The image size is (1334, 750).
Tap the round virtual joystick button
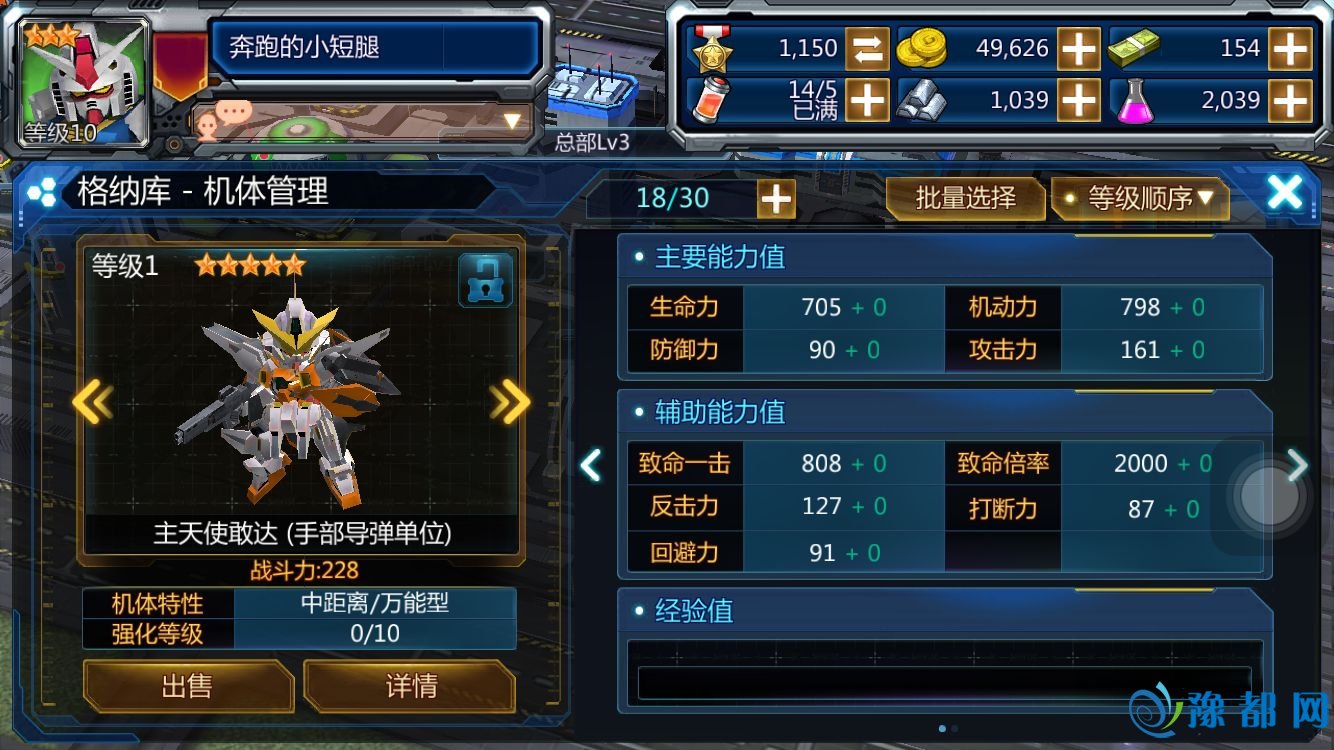coord(1268,496)
